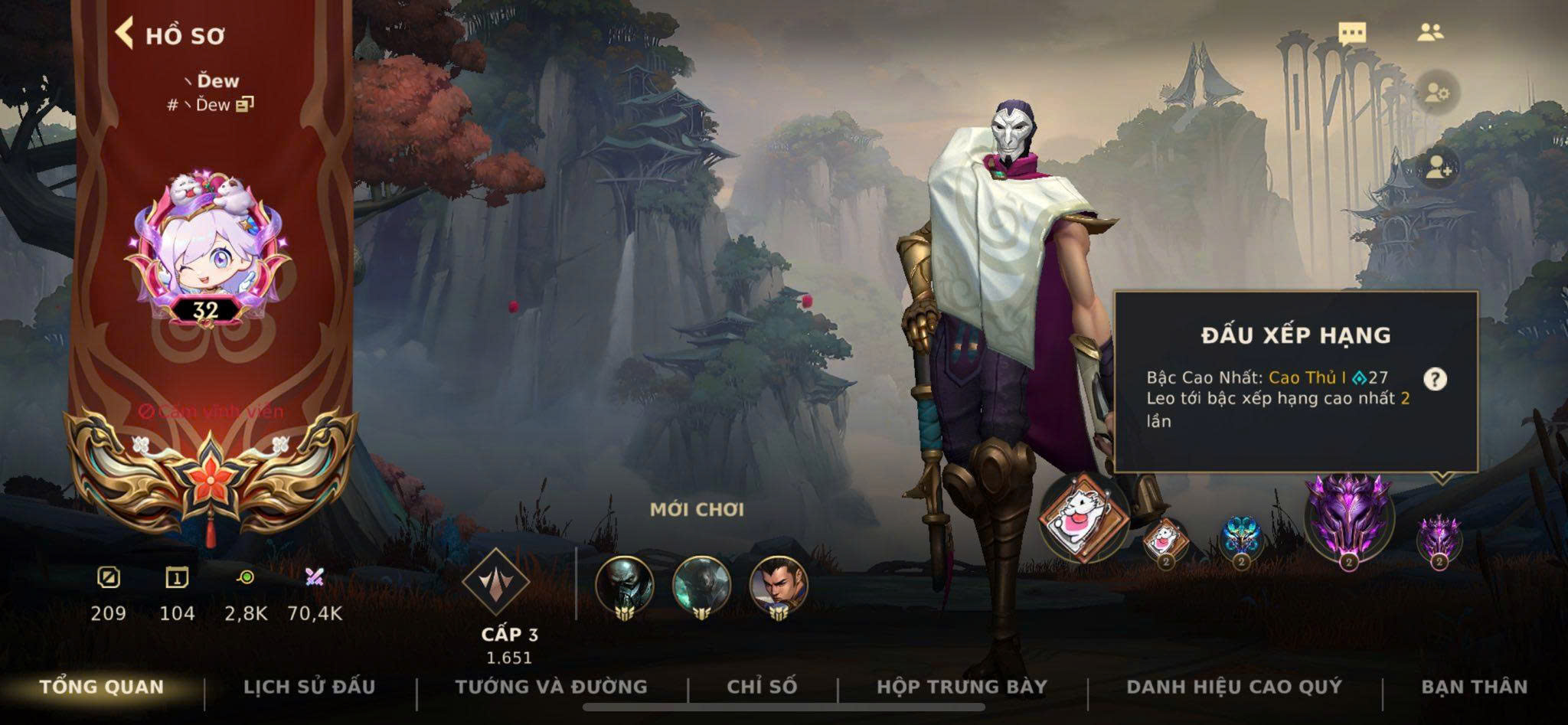Show the ranked tooltip question mark help
1568x725 pixels.
point(1435,379)
